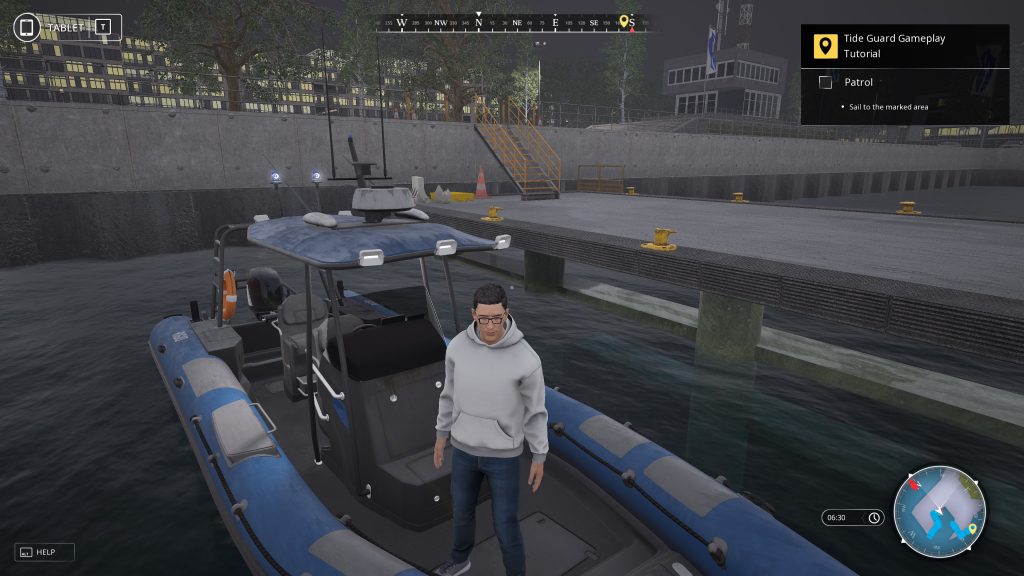Click the clock icon beside the time

pos(874,518)
